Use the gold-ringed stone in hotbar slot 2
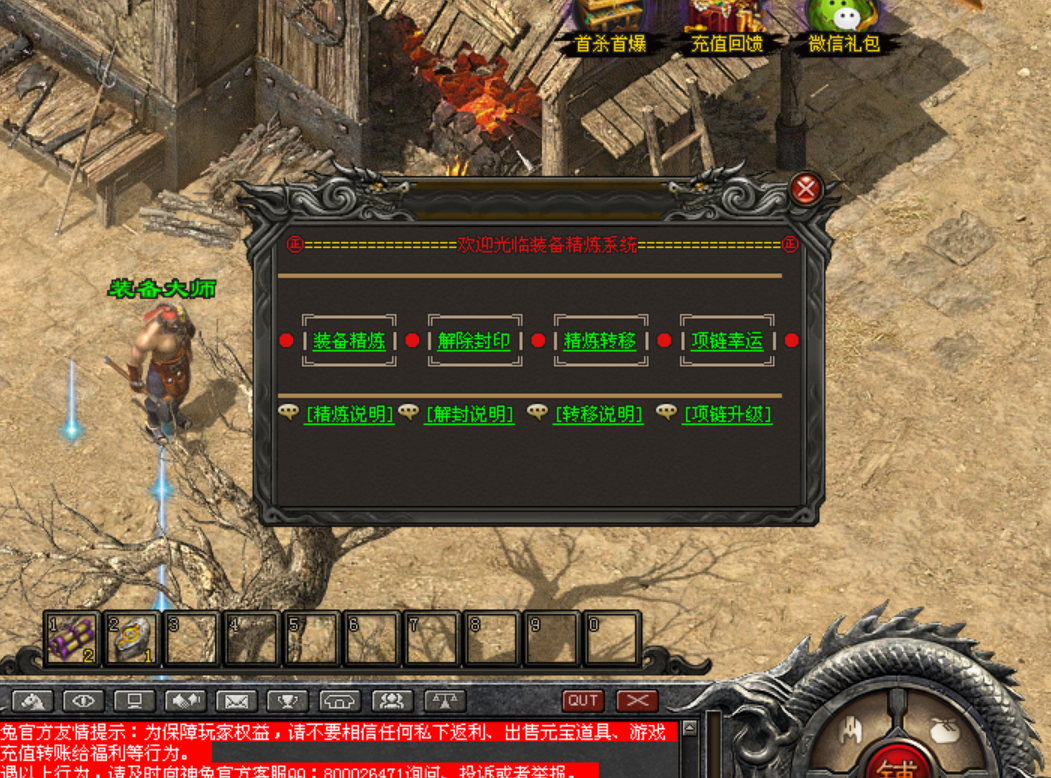The height and width of the screenshot is (778, 1051). [x=132, y=638]
